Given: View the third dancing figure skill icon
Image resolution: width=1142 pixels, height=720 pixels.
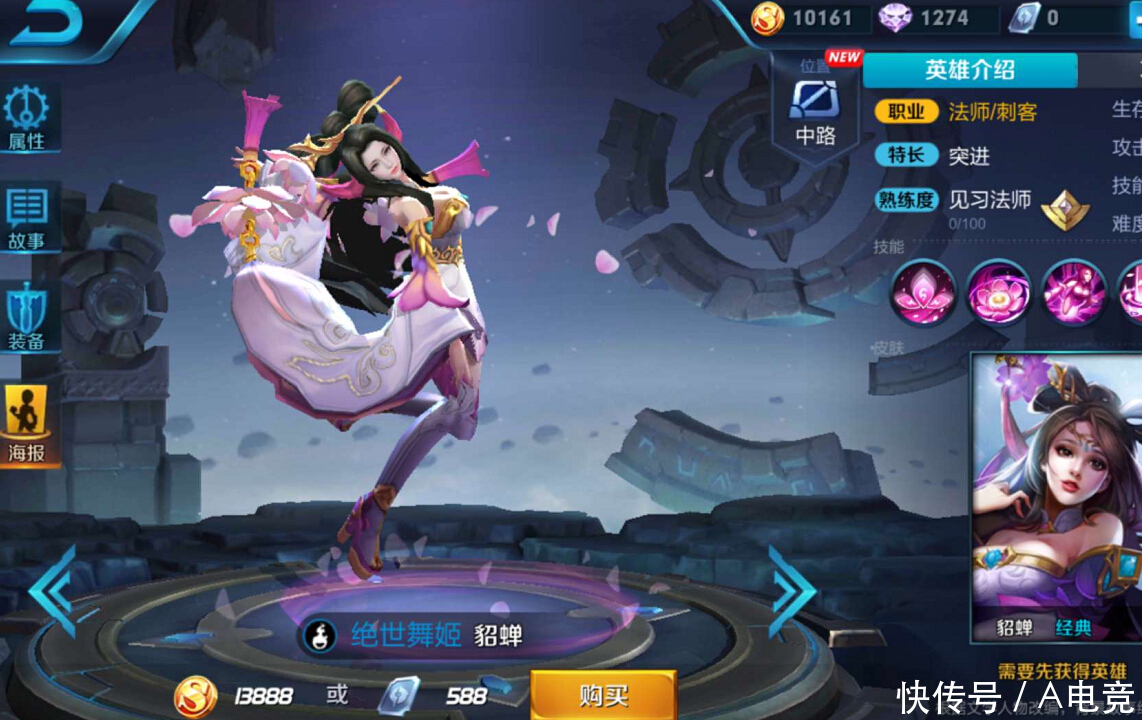Looking at the screenshot, I should (1073, 292).
